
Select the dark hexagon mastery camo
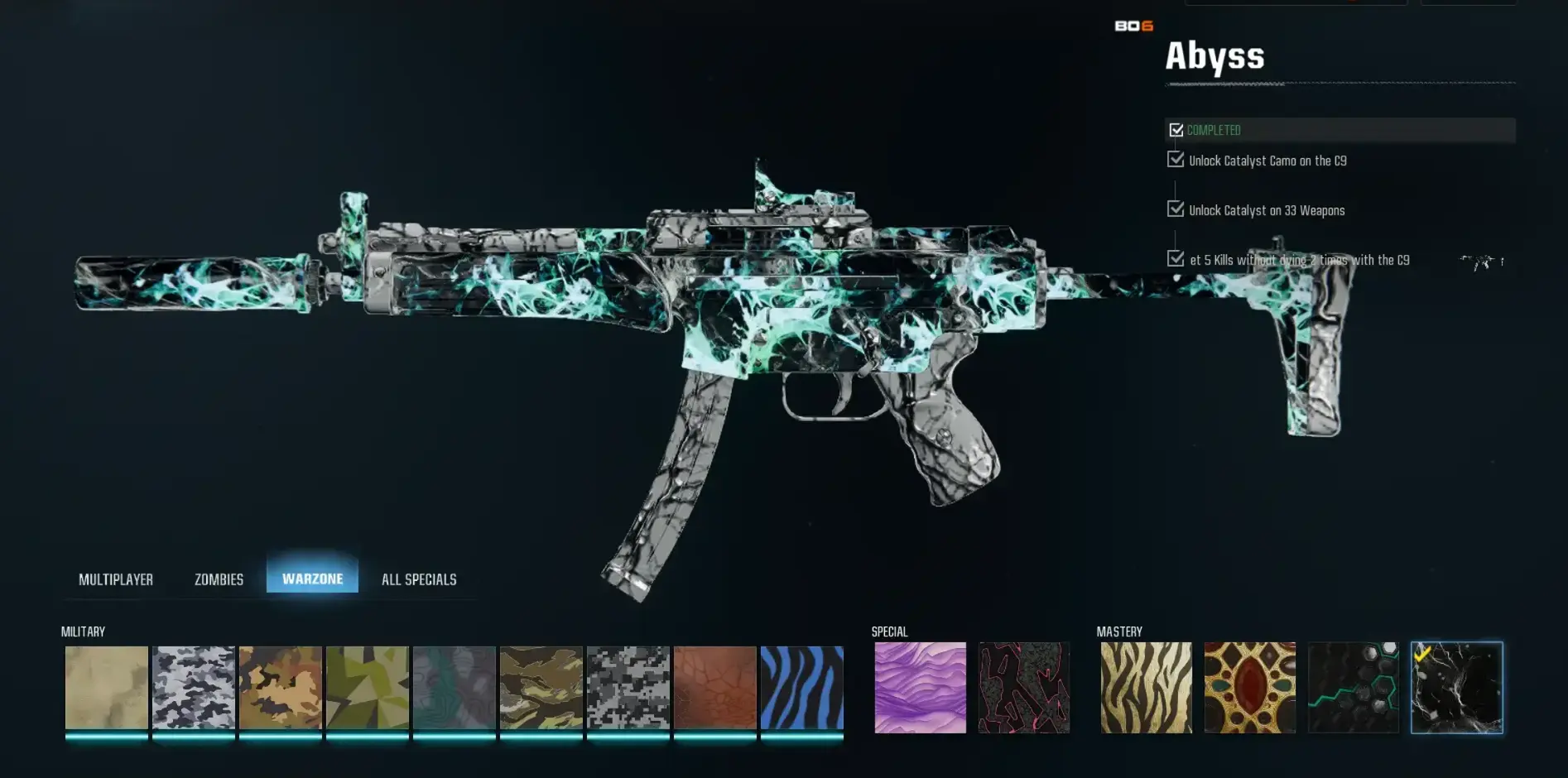coord(1354,688)
